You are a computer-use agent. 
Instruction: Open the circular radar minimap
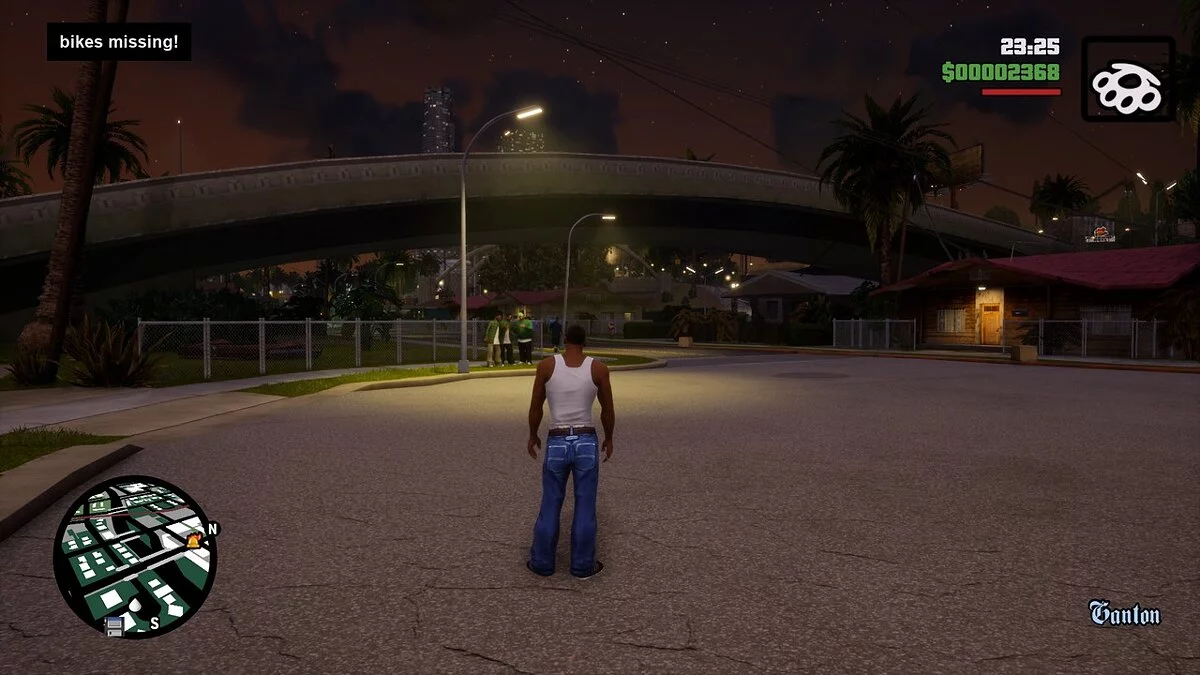(133, 555)
